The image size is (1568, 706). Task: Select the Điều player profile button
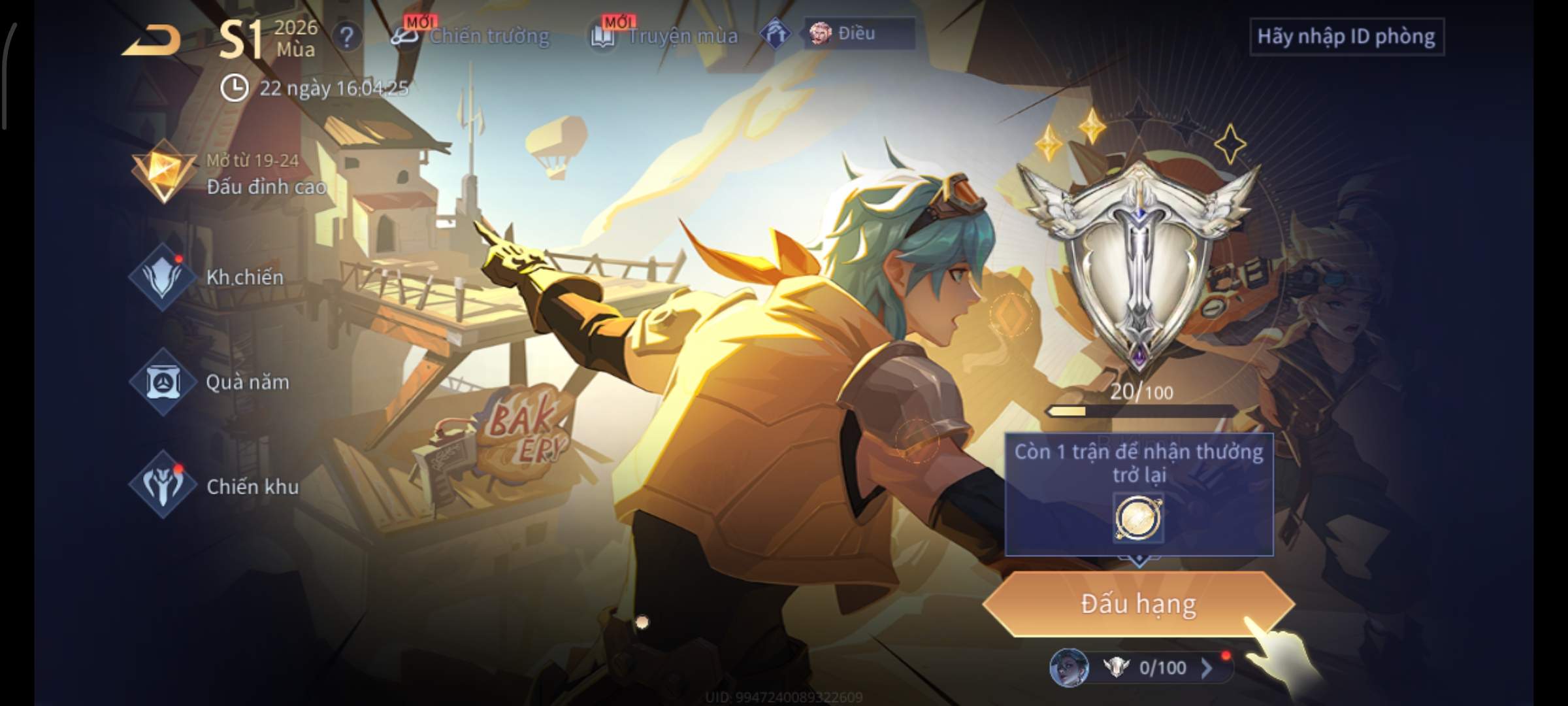click(858, 34)
